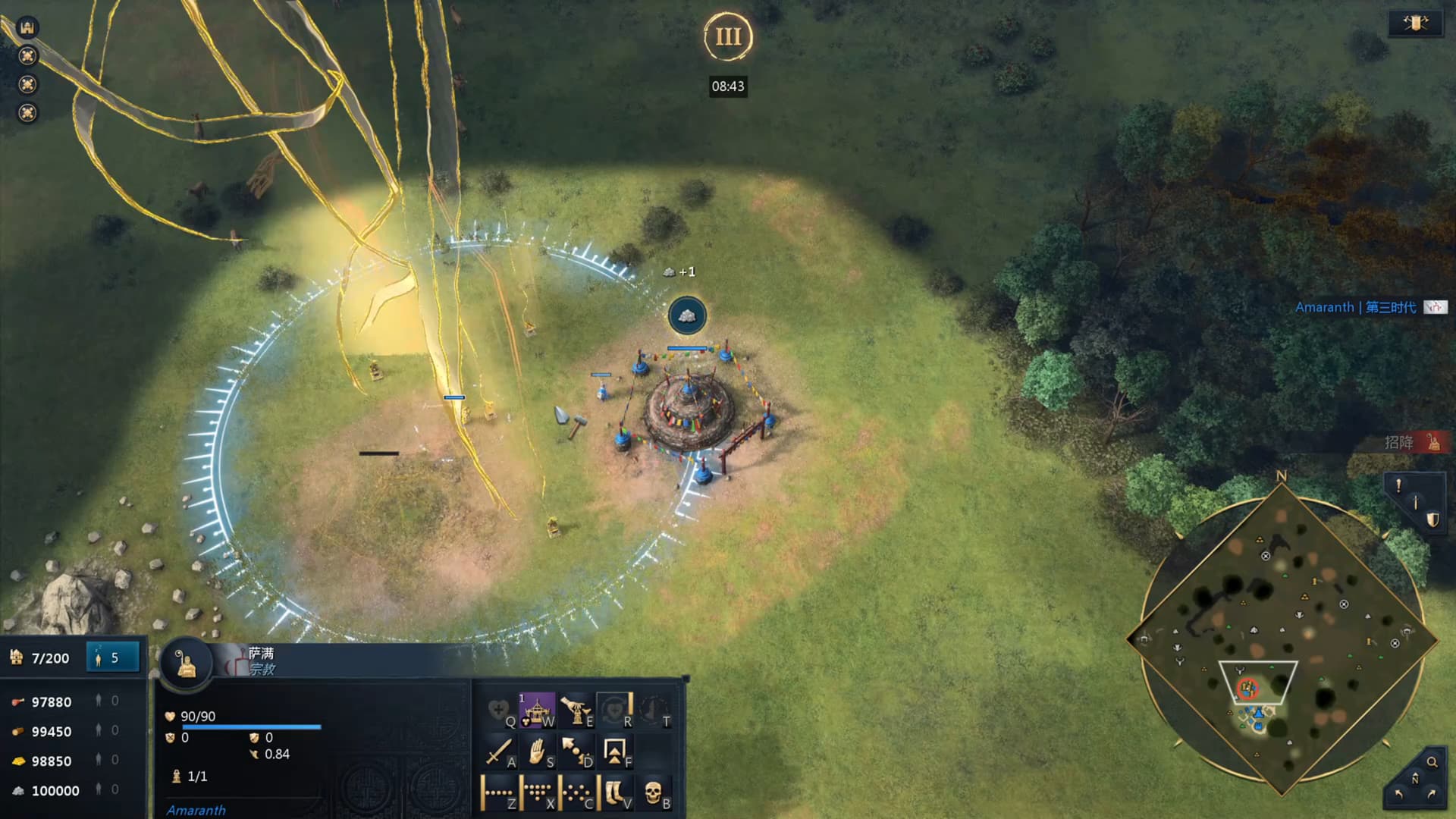
Task: Click the minimap magnifying glass button
Action: pyautogui.click(x=1432, y=762)
